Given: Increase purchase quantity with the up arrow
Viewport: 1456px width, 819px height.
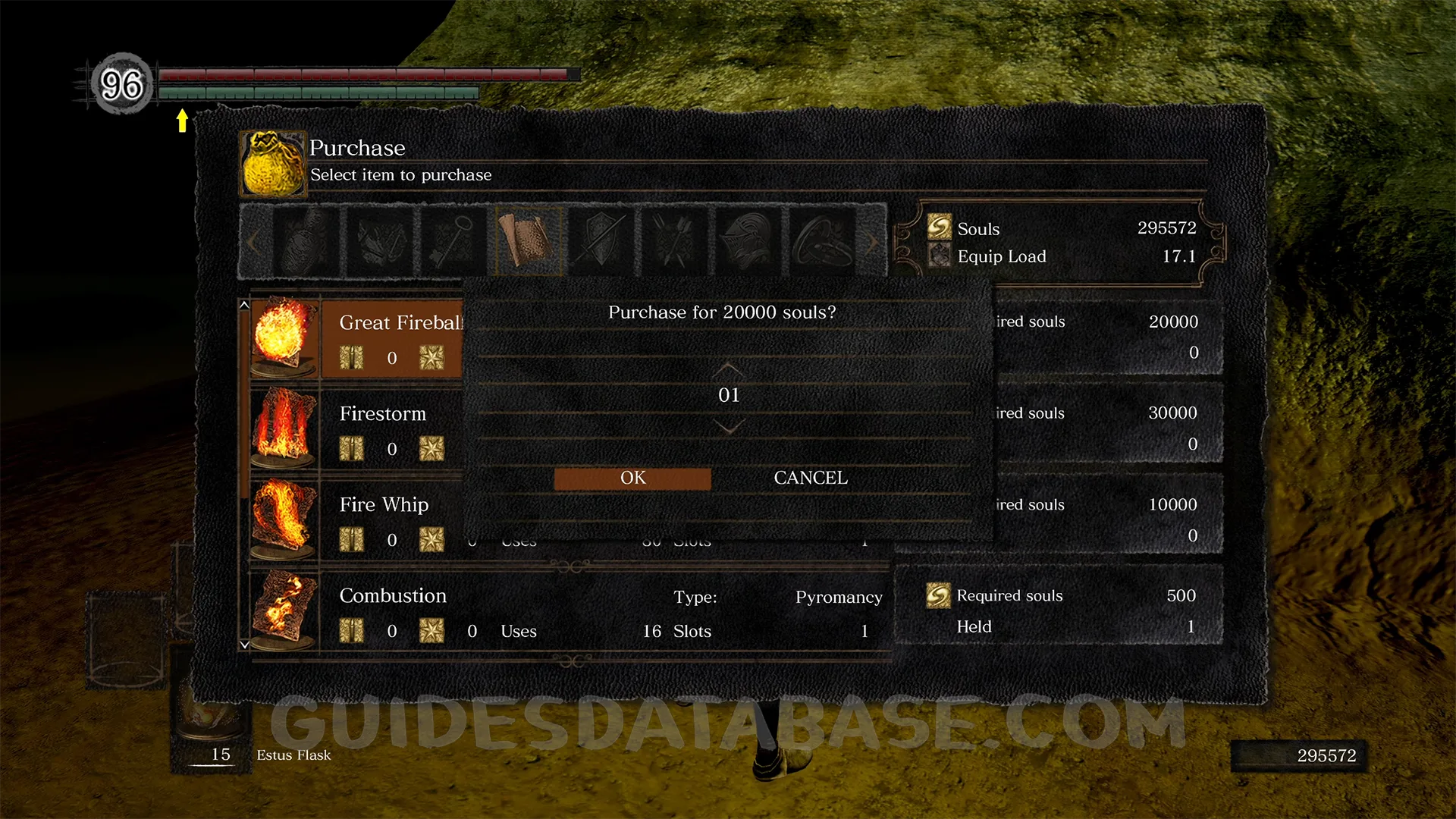Looking at the screenshot, I should (728, 369).
